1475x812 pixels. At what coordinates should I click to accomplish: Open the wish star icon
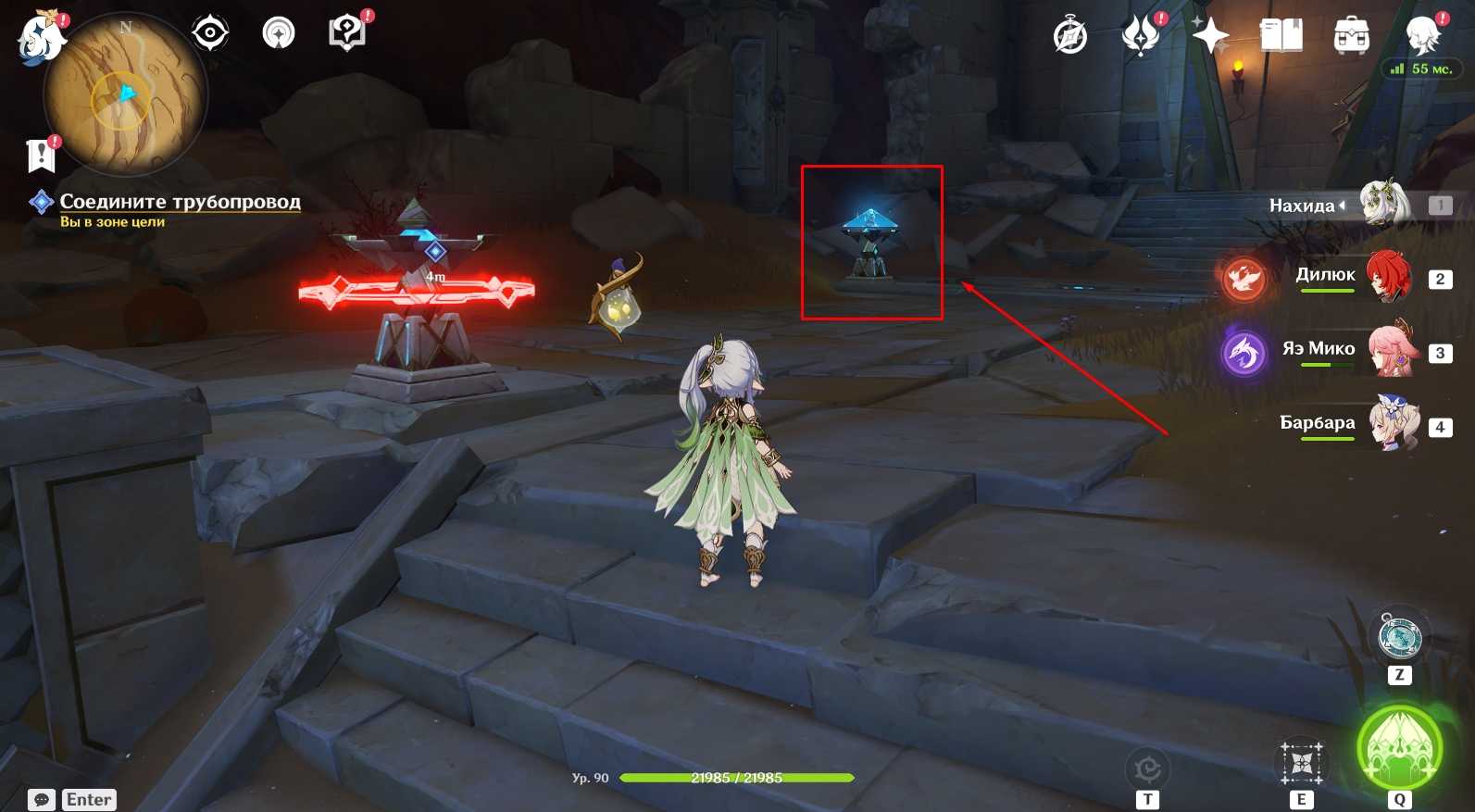(x=1210, y=36)
